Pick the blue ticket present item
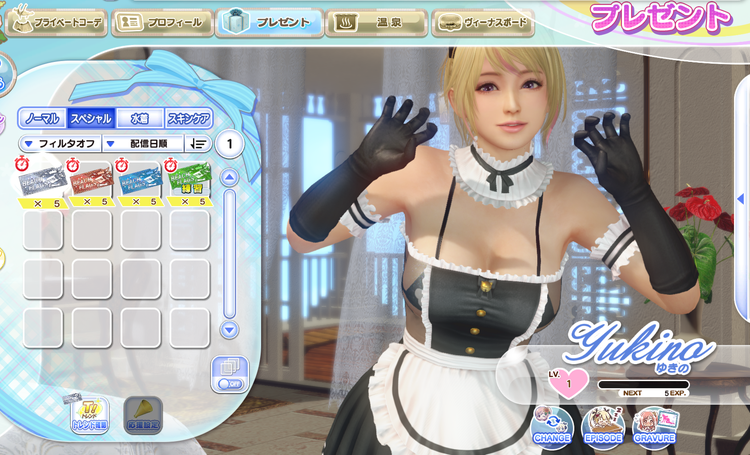 coord(140,182)
